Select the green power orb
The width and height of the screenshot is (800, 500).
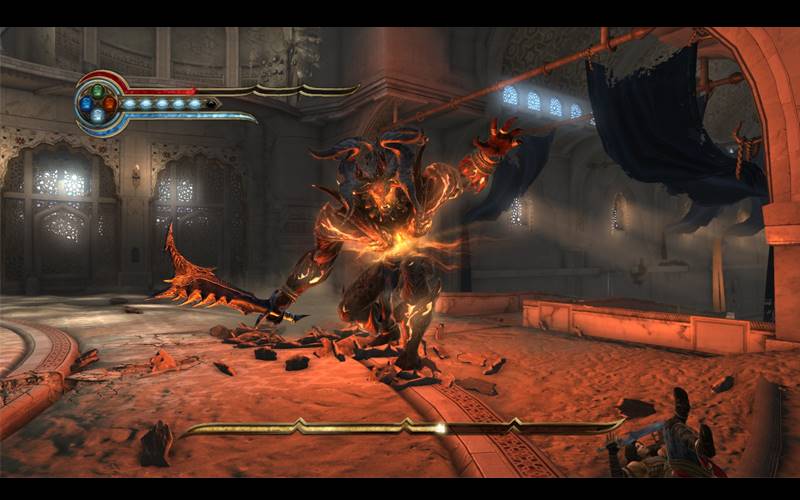96,91
